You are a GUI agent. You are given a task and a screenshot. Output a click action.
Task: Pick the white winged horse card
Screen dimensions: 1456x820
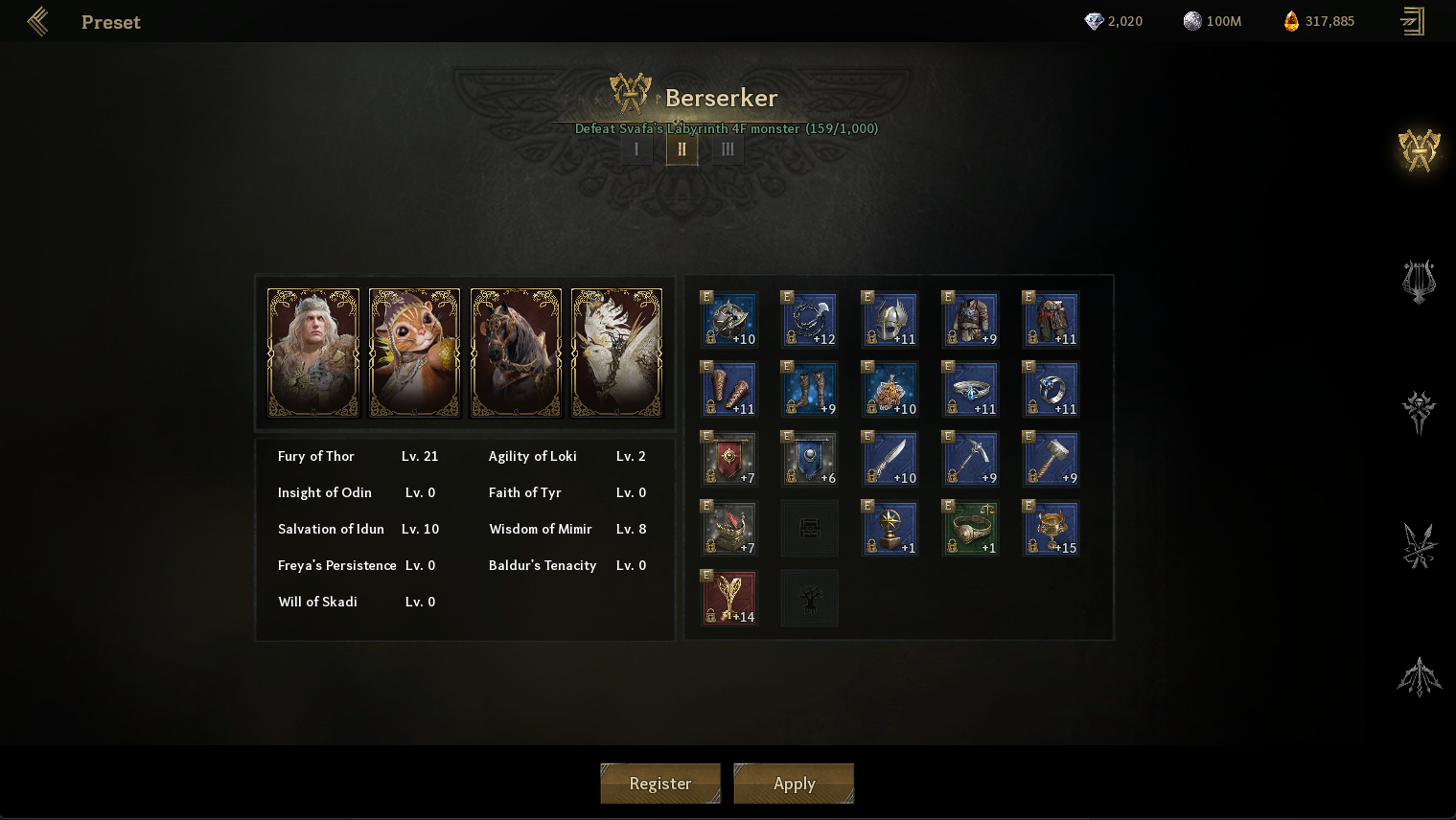point(616,353)
